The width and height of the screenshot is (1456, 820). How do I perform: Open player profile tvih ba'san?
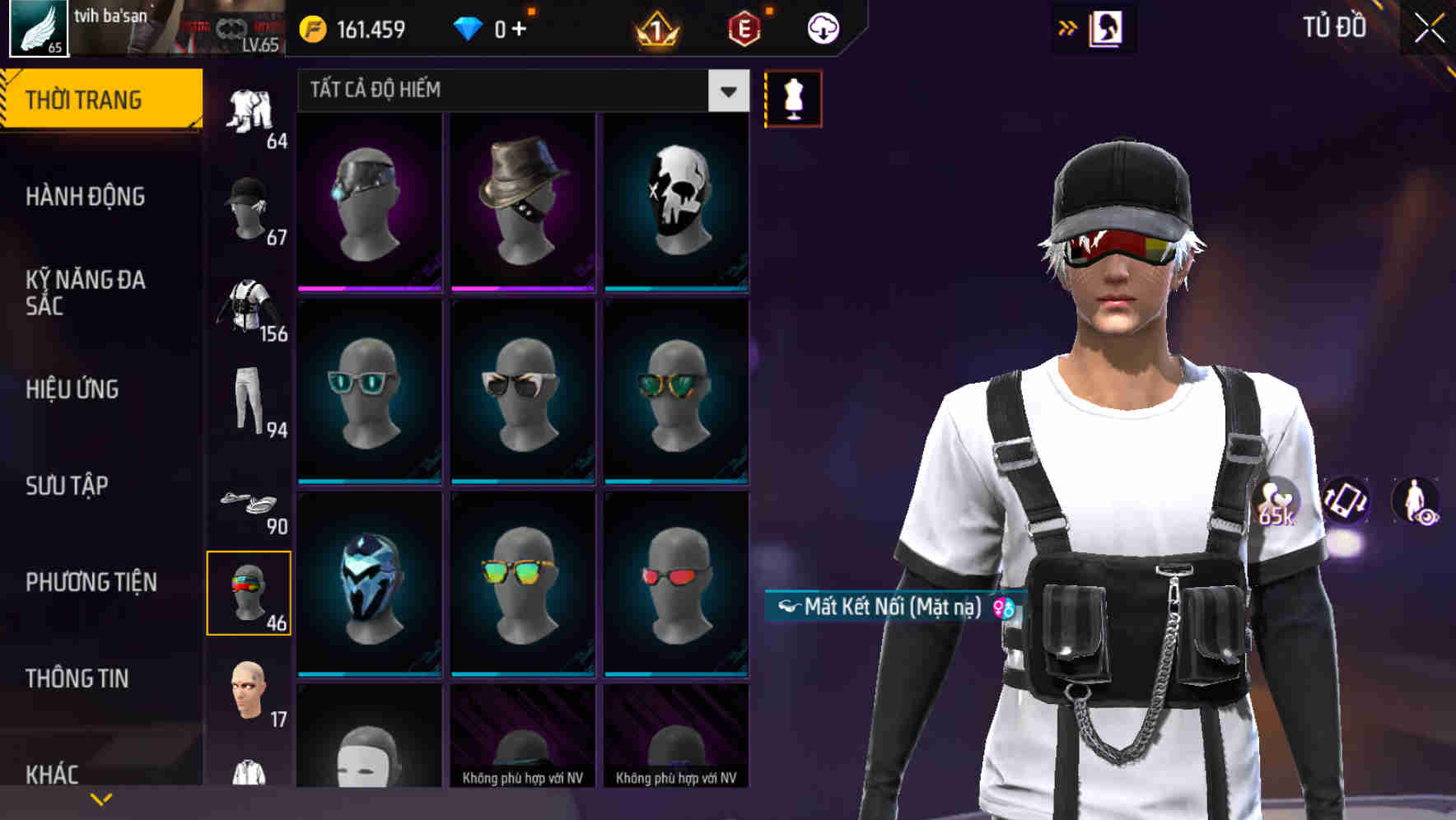[x=111, y=15]
